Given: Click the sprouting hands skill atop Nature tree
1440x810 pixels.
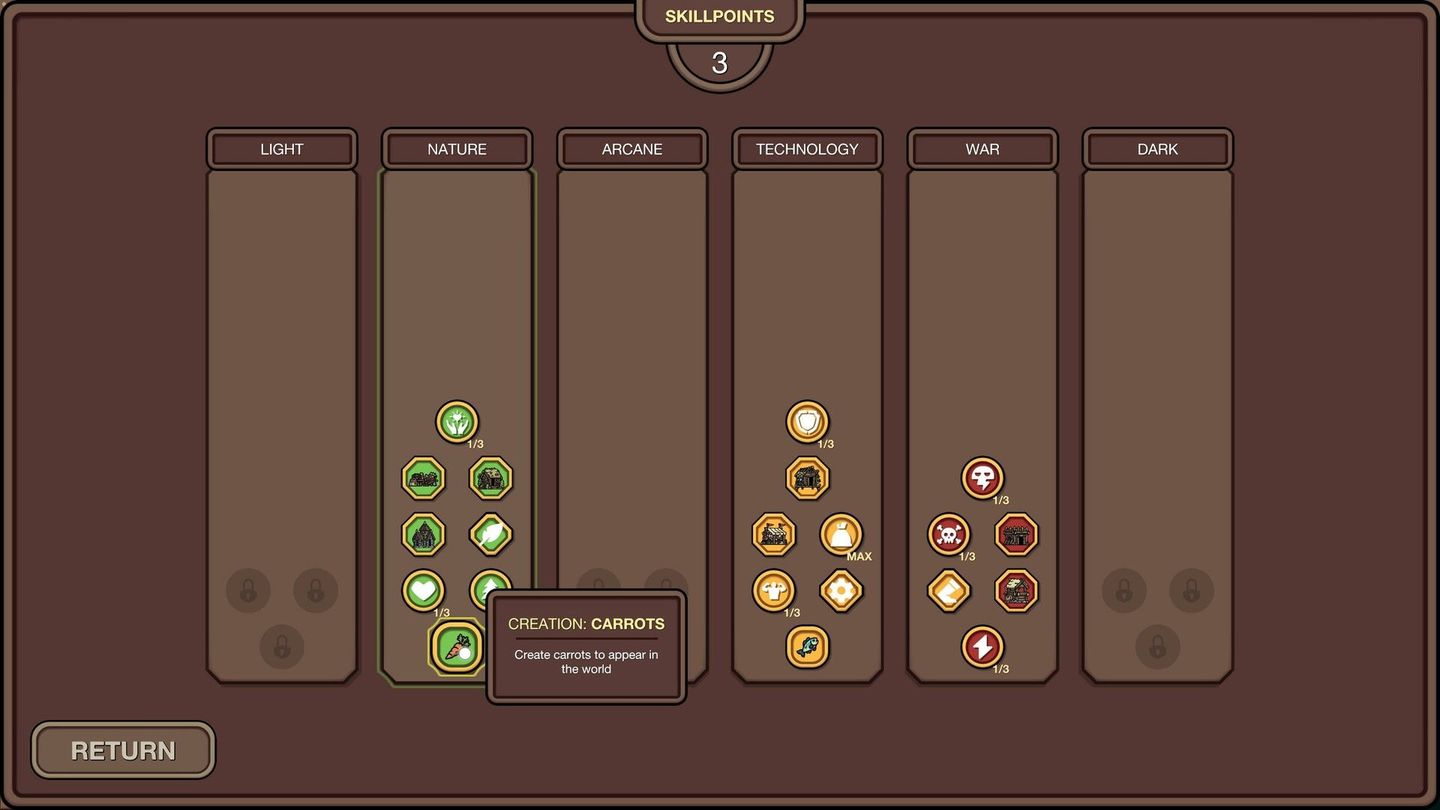Looking at the screenshot, I should 457,421.
